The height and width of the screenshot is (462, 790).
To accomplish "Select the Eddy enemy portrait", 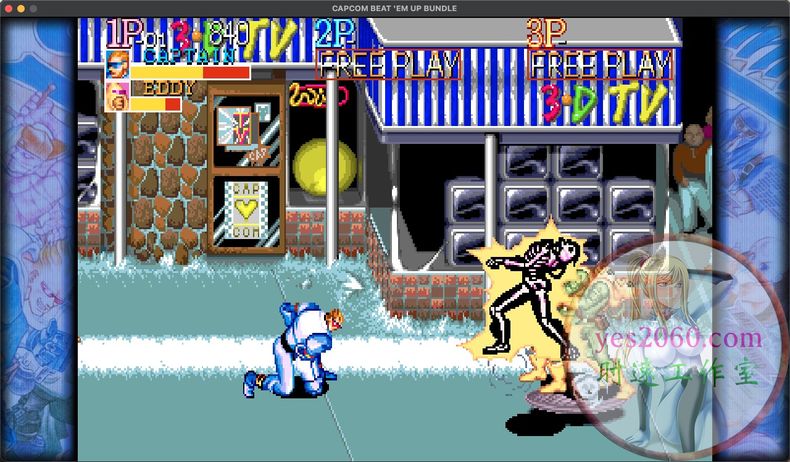I will (x=117, y=97).
